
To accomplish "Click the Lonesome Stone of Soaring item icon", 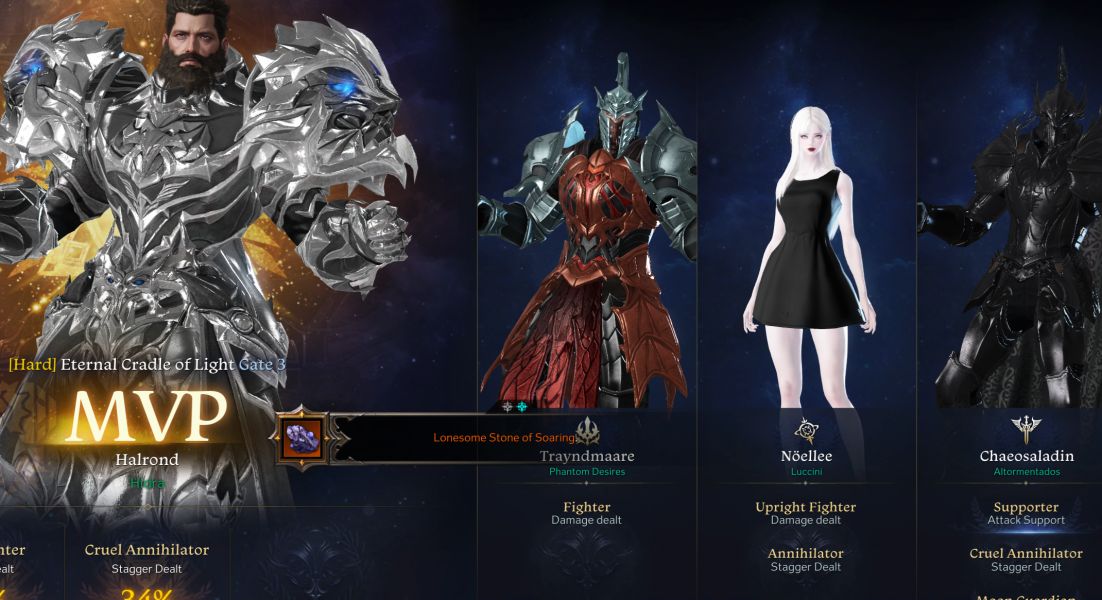I will pyautogui.click(x=303, y=438).
